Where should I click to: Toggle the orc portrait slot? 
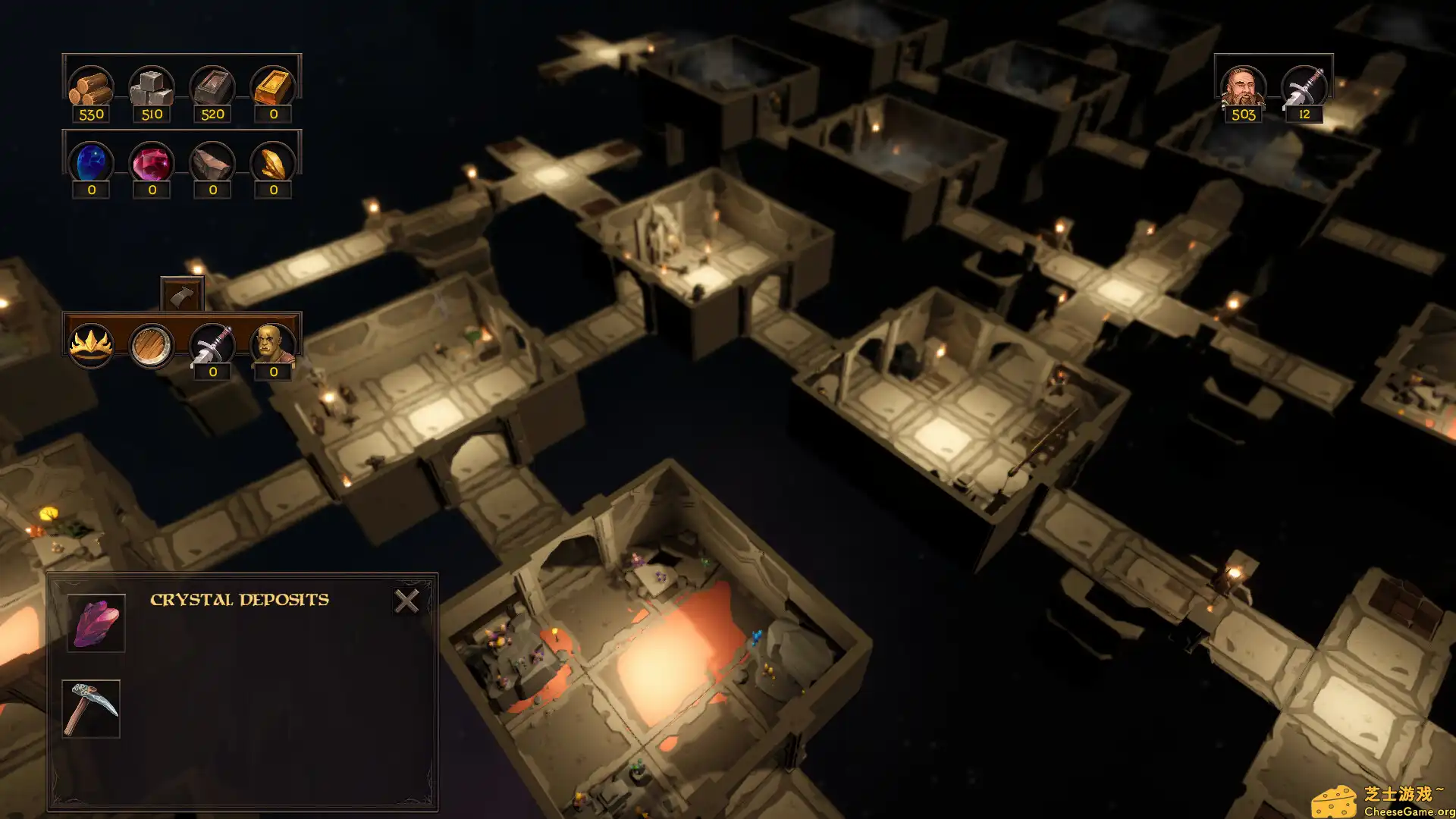click(273, 343)
